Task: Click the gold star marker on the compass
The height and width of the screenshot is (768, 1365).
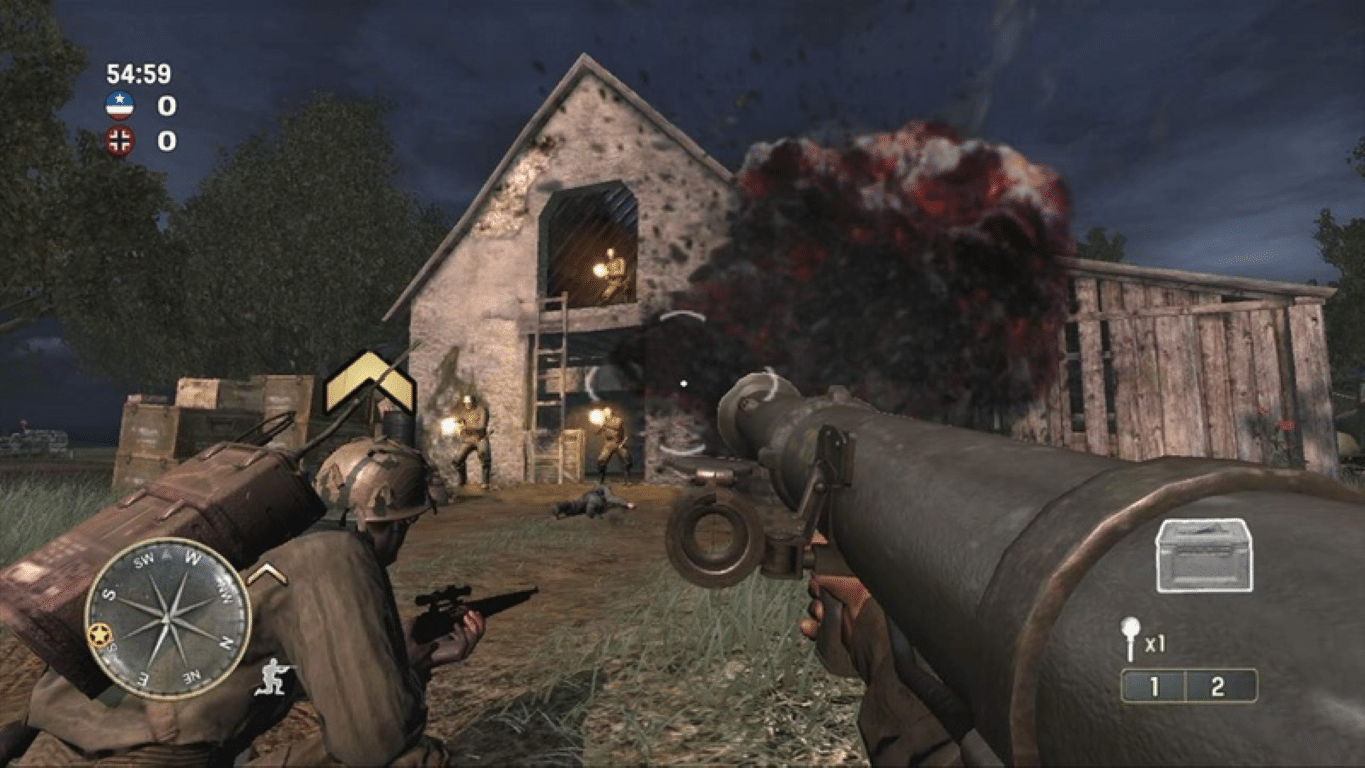Action: [100, 635]
